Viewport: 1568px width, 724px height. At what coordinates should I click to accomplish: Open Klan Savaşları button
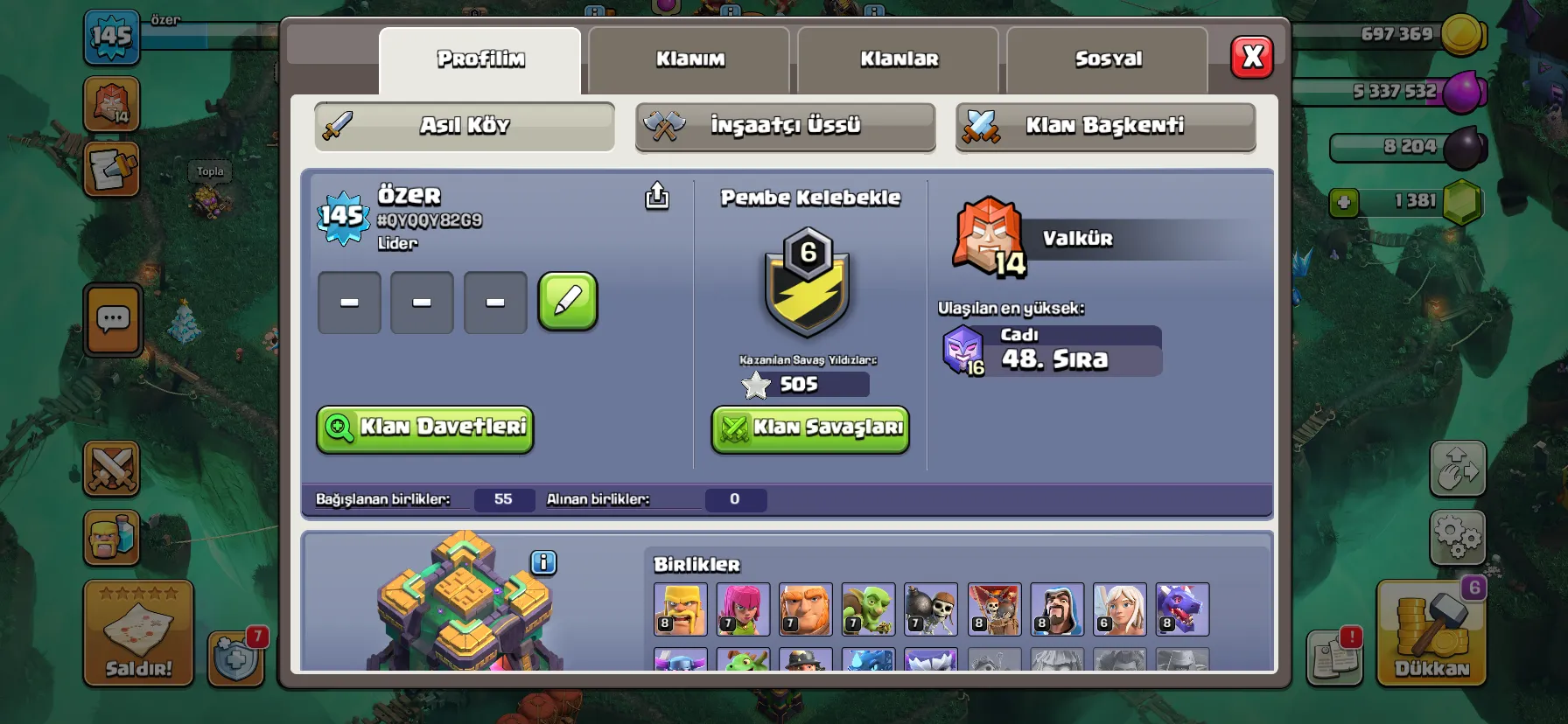(x=810, y=428)
